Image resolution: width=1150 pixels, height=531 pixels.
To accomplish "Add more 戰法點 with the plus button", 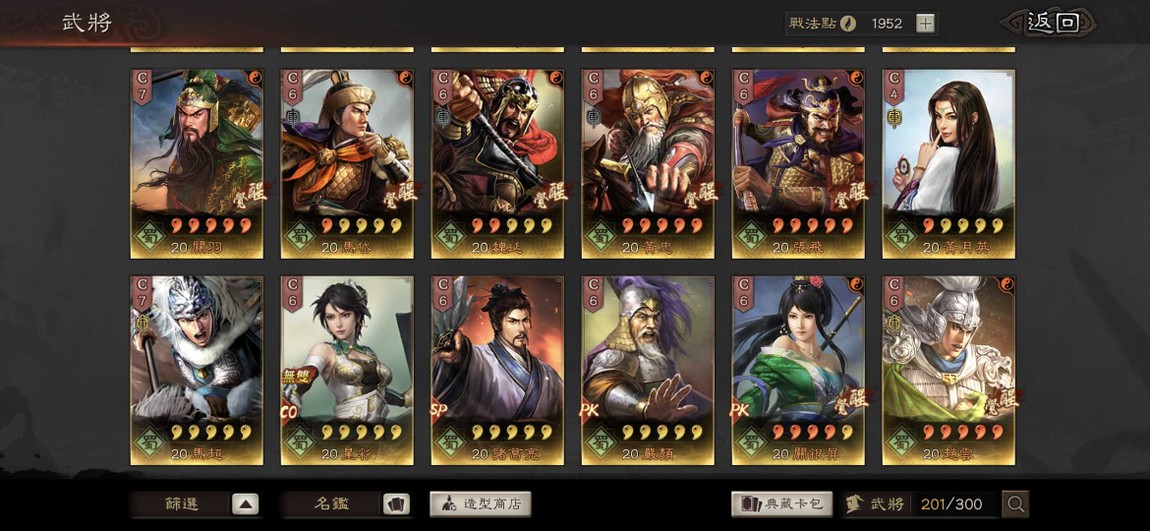I will click(925, 24).
